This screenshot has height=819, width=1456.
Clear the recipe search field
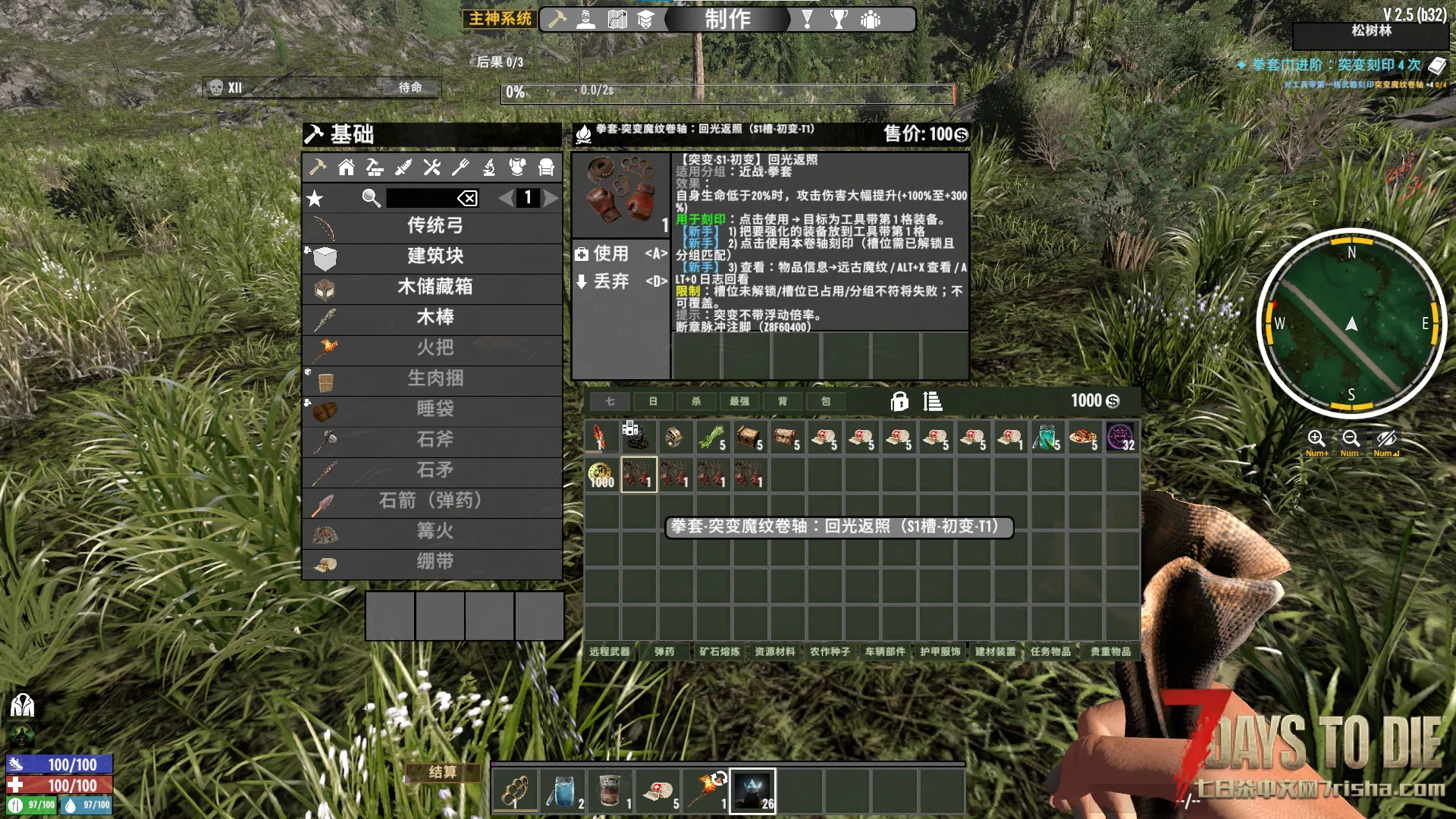pos(467,199)
